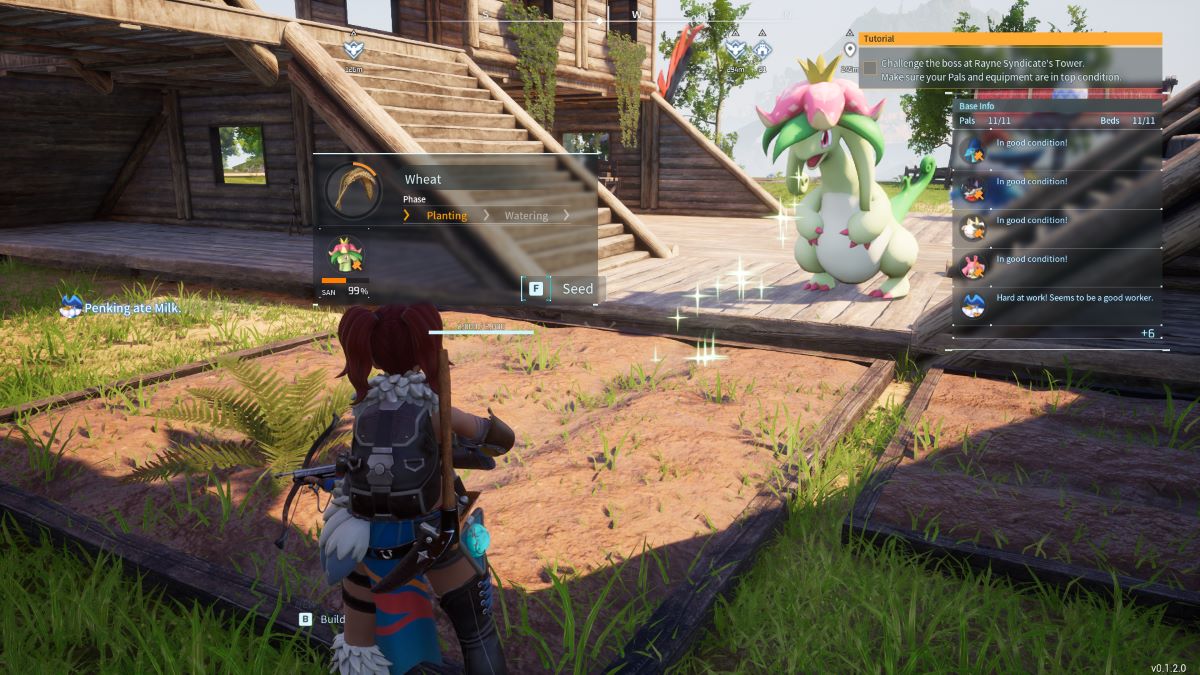1200x675 pixels.
Task: Click the Tutorial objective checkbox
Action: 870,68
